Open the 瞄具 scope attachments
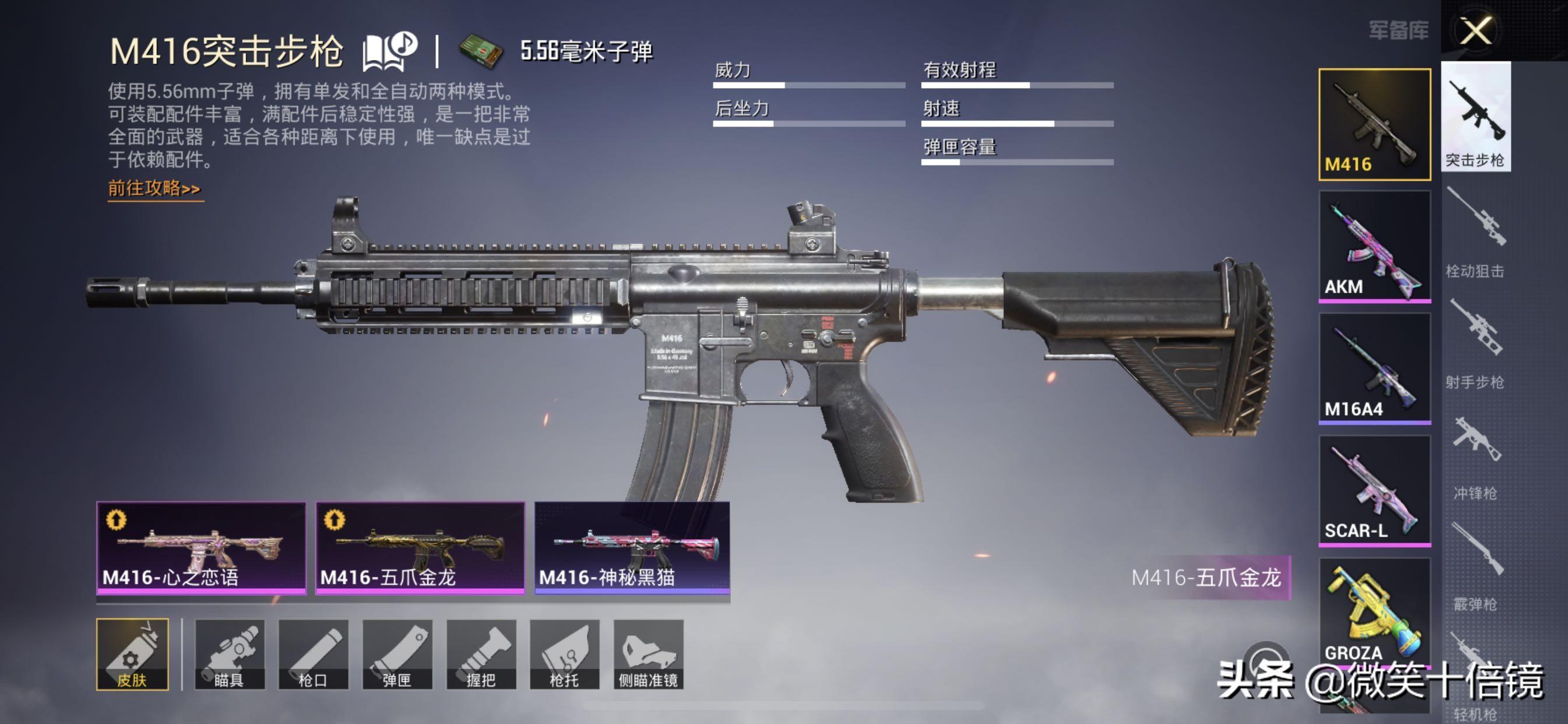Viewport: 1568px width, 724px height. point(229,654)
